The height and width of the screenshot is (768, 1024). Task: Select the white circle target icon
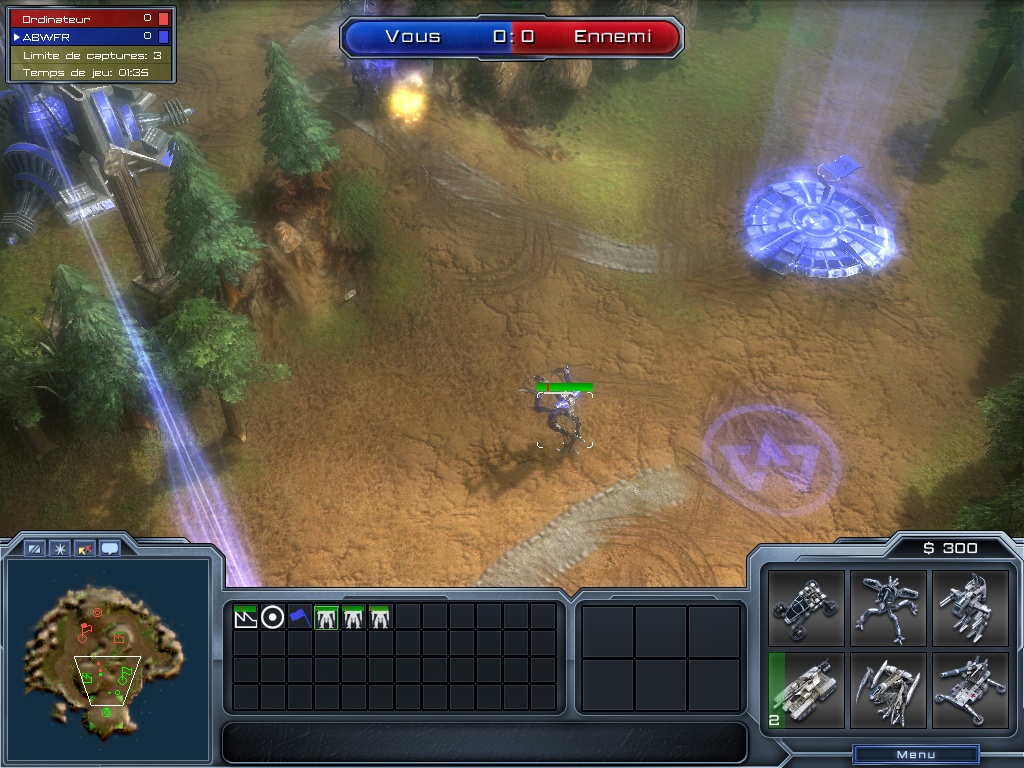click(272, 617)
